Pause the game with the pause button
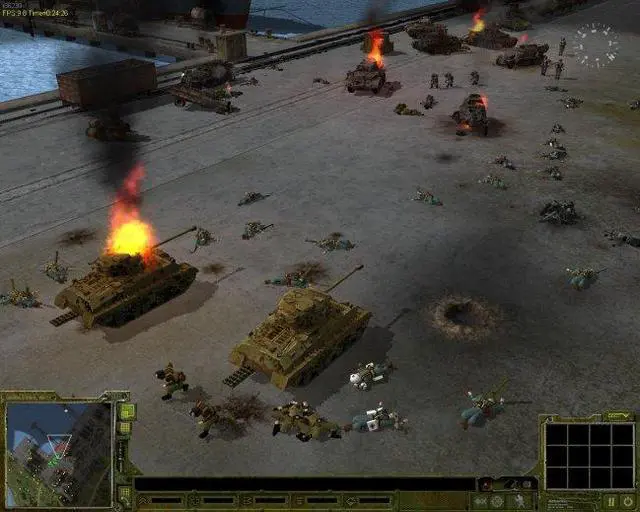Image resolution: width=640 pixels, height=512 pixels. (x=611, y=500)
